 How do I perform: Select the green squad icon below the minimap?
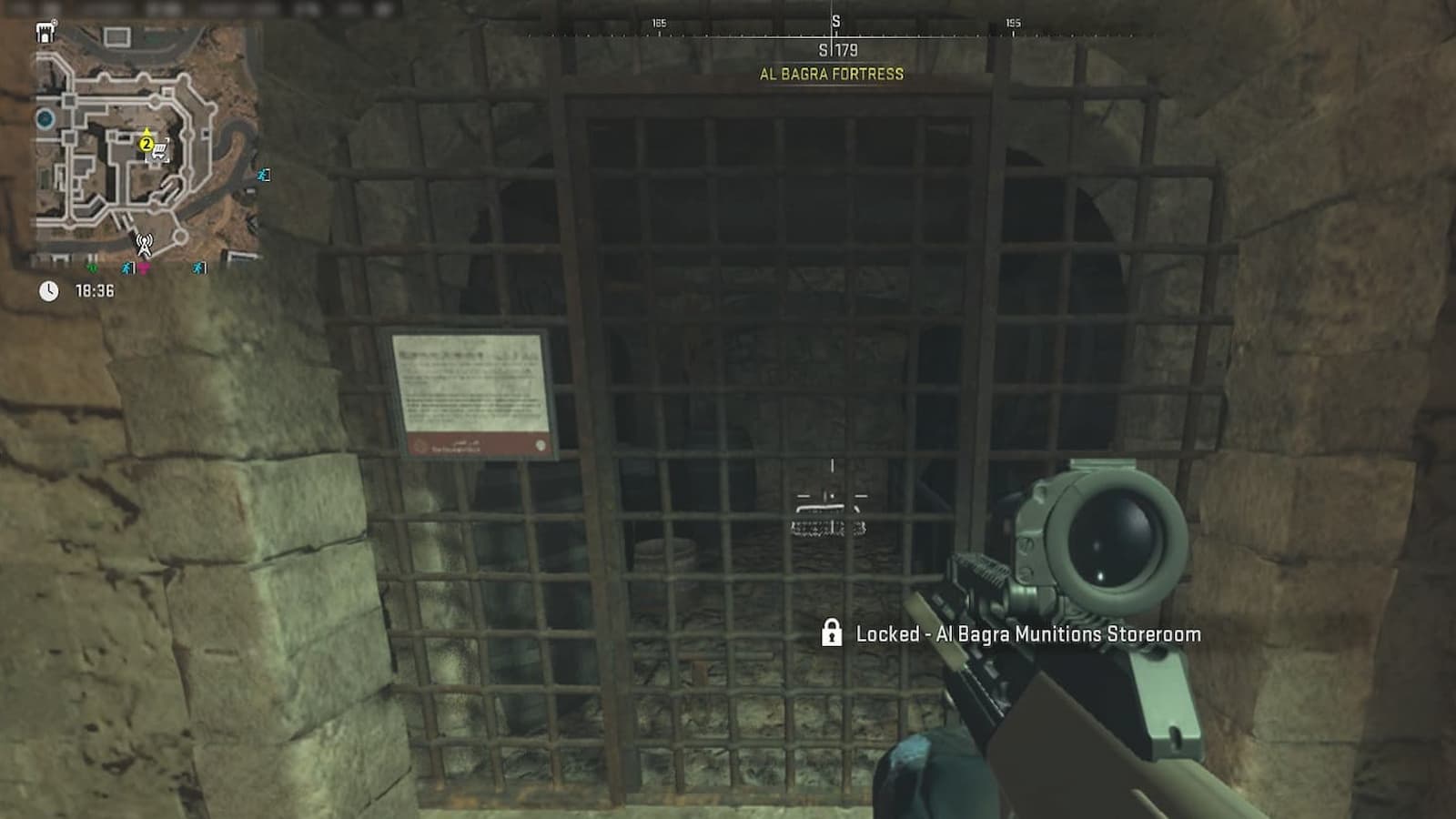93,268
